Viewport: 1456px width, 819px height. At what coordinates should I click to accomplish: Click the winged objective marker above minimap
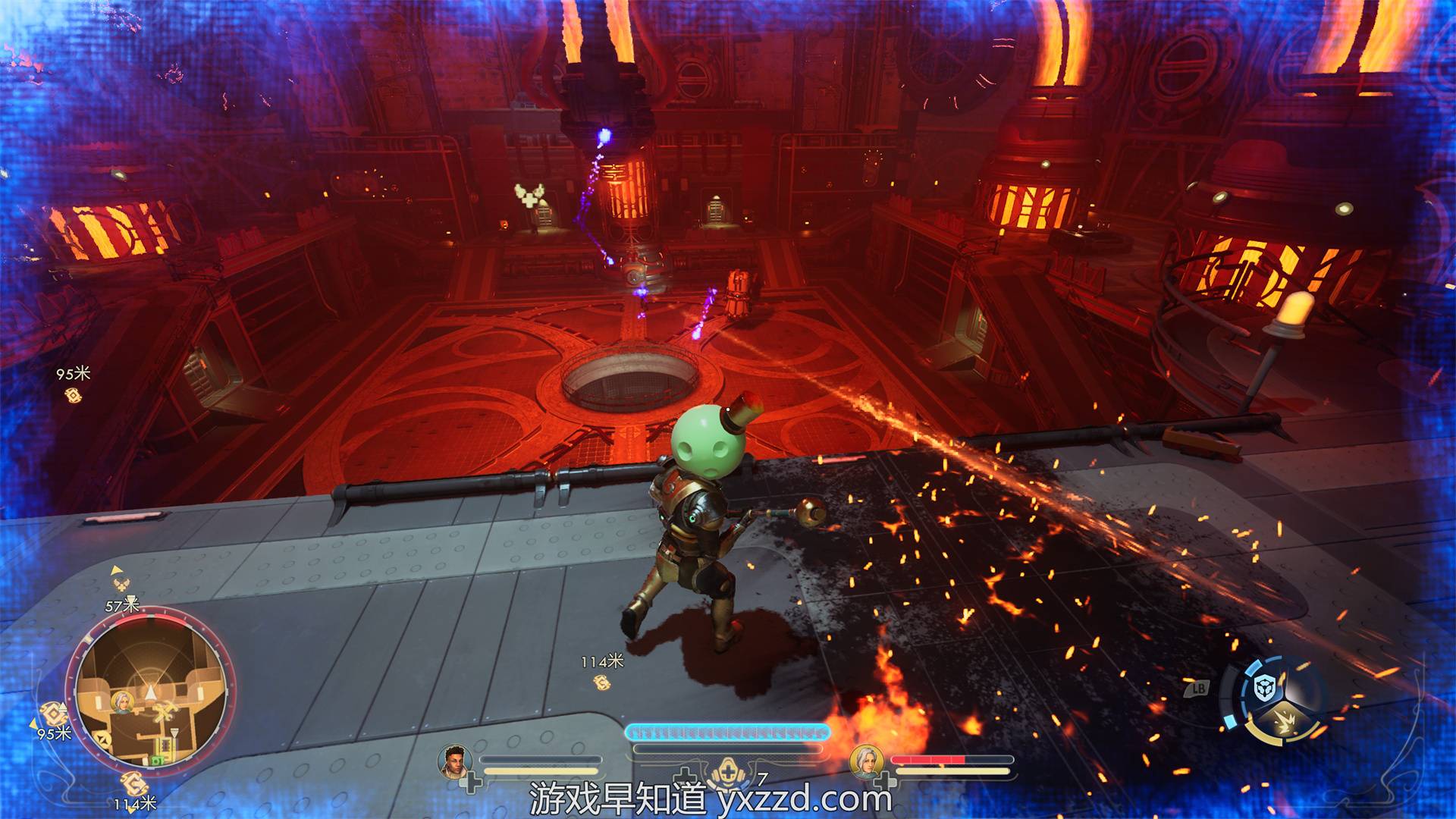121,583
